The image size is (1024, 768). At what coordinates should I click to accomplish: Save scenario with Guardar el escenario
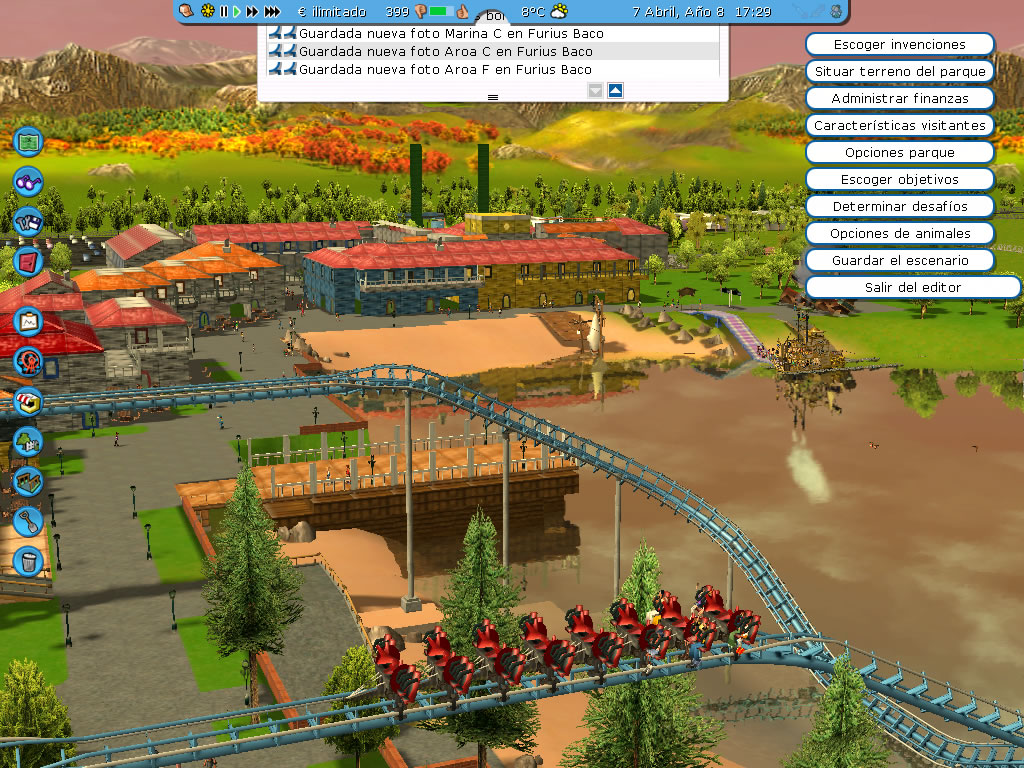click(x=899, y=260)
